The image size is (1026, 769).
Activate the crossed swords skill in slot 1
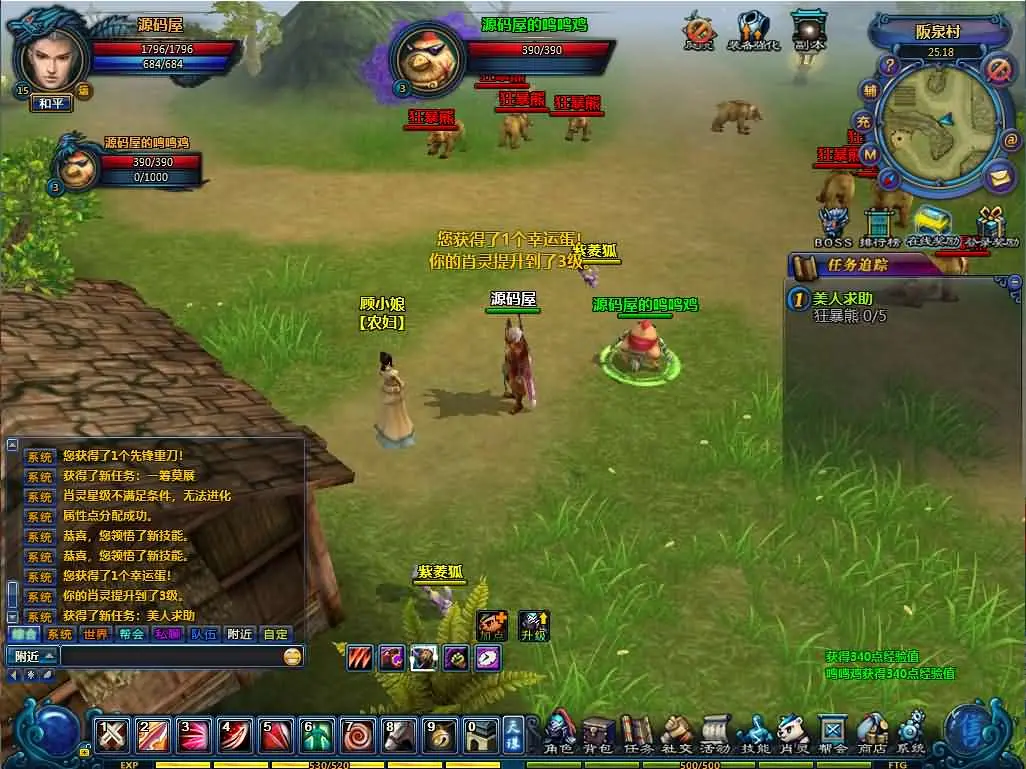112,737
